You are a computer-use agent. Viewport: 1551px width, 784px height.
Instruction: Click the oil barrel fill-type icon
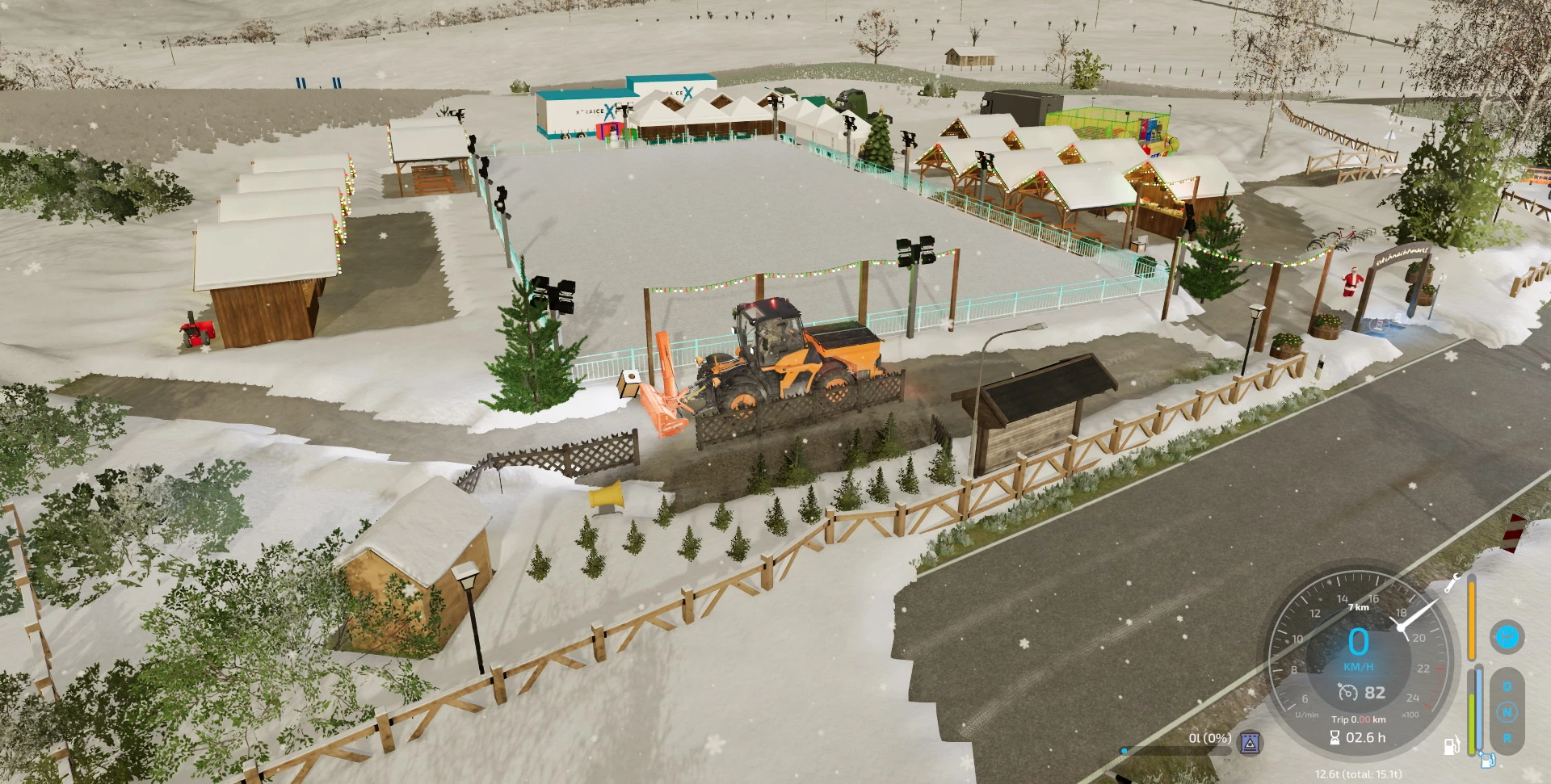click(1250, 744)
